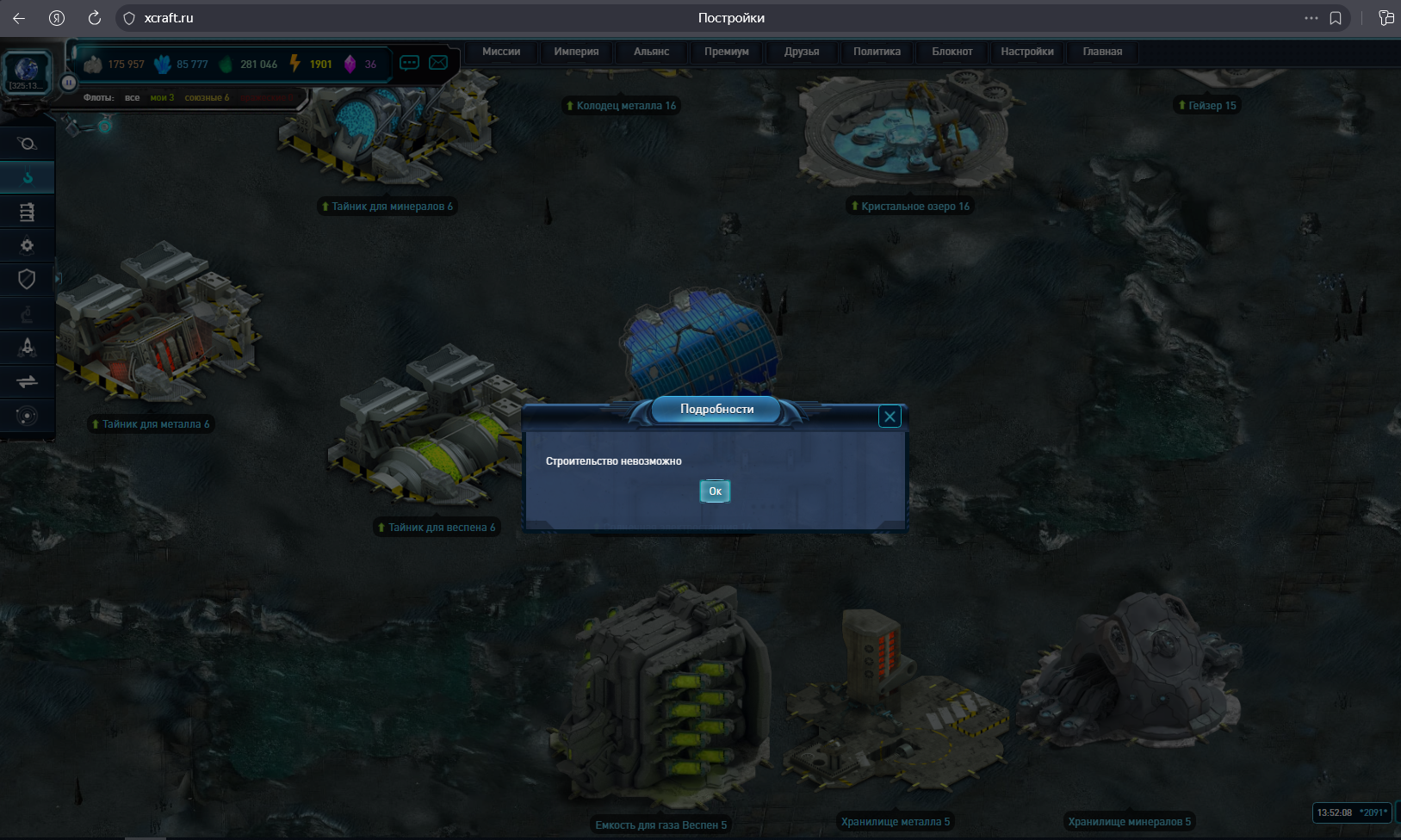Select the Премиум menu entry
Screen dimensions: 1401x840
[726, 52]
